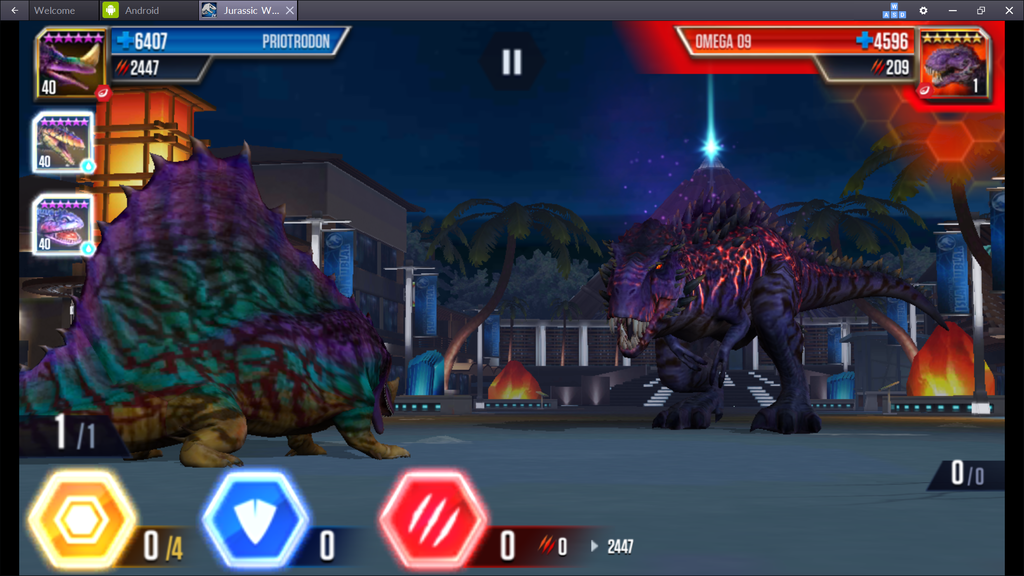Viewport: 1024px width, 576px height.
Task: Pause the battle
Action: pos(511,62)
